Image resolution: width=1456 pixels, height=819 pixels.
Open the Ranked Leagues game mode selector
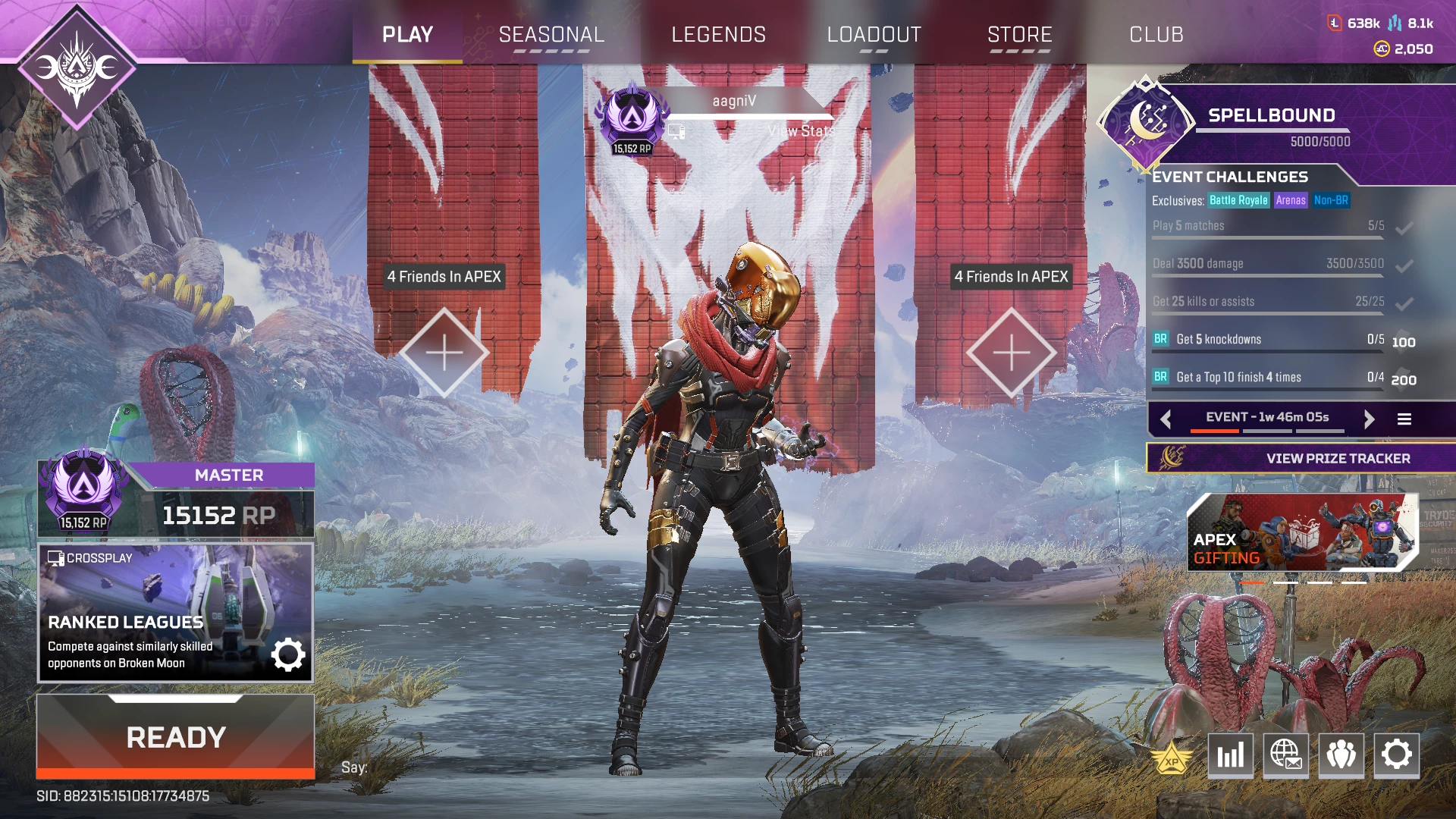pyautogui.click(x=175, y=613)
